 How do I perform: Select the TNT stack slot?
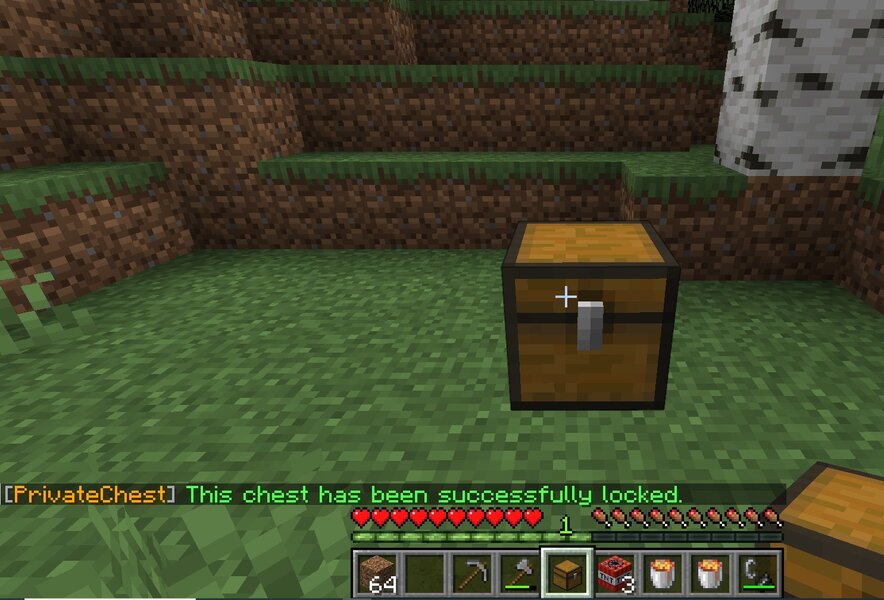[x=611, y=574]
